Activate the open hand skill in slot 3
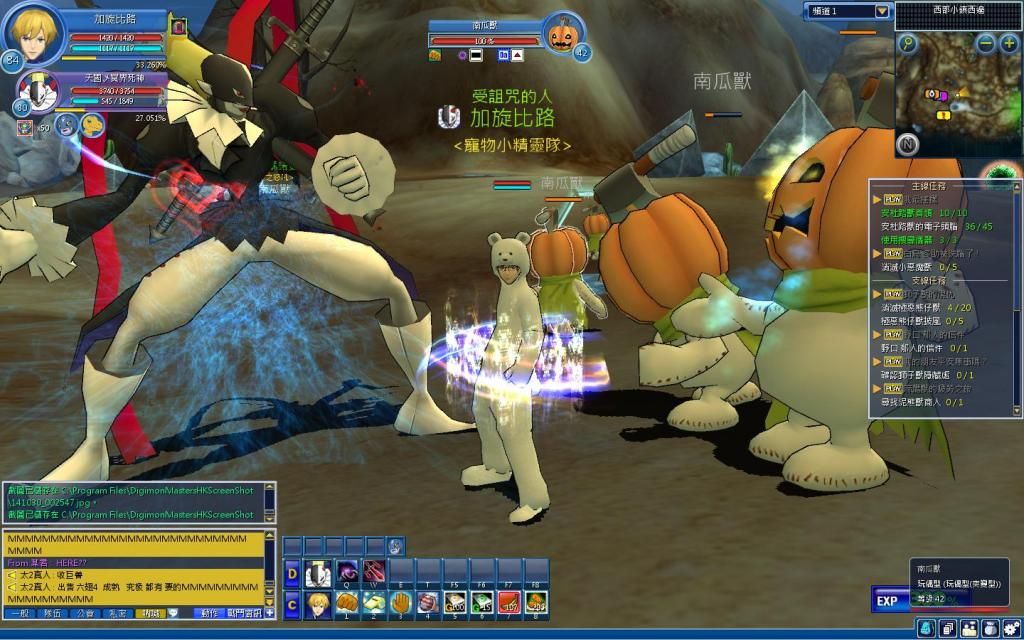Viewport: 1024px width, 640px height. click(400, 603)
